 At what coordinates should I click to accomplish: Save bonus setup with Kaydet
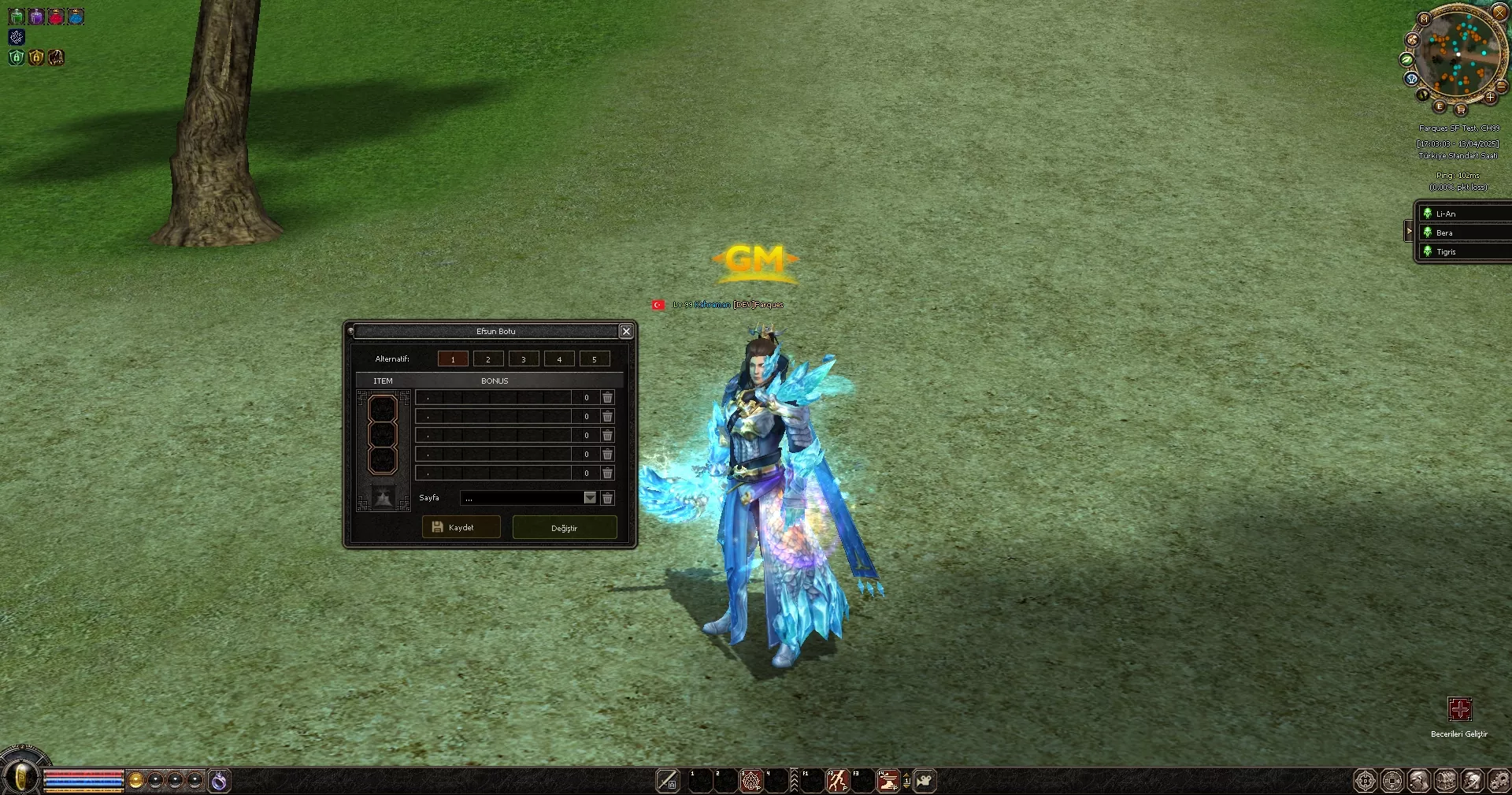click(x=461, y=527)
